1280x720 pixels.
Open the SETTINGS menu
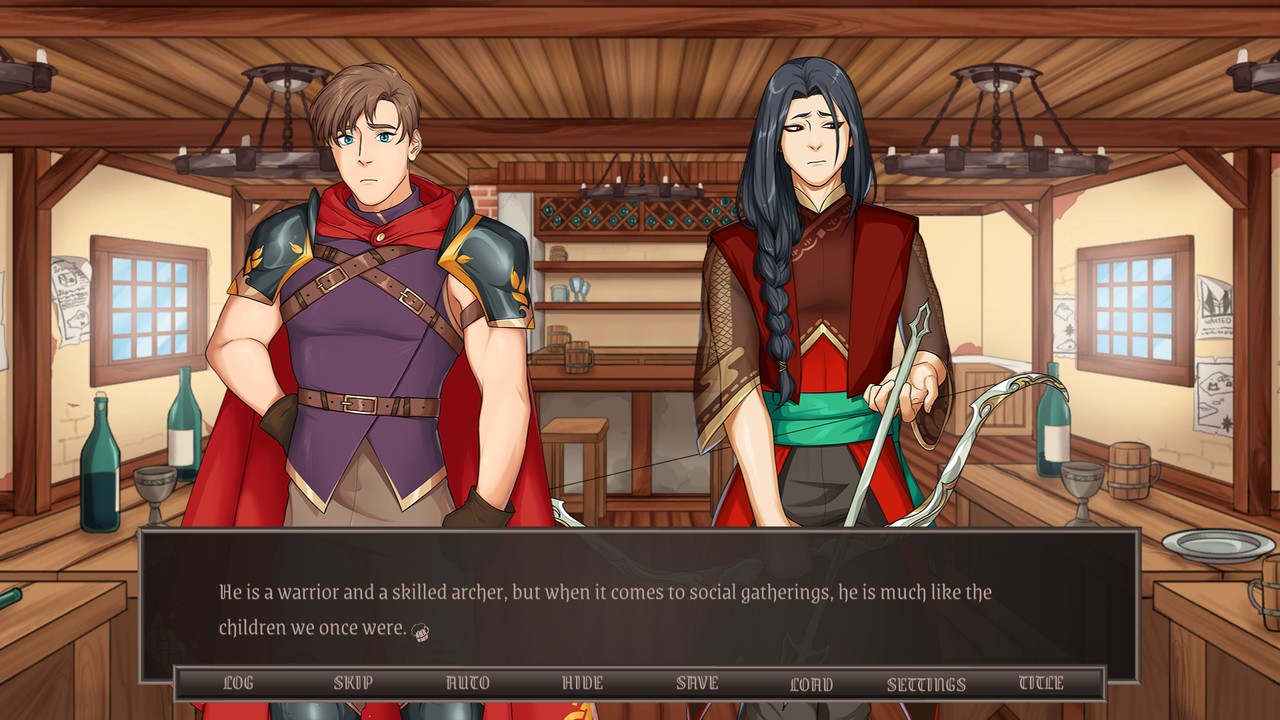(x=927, y=683)
